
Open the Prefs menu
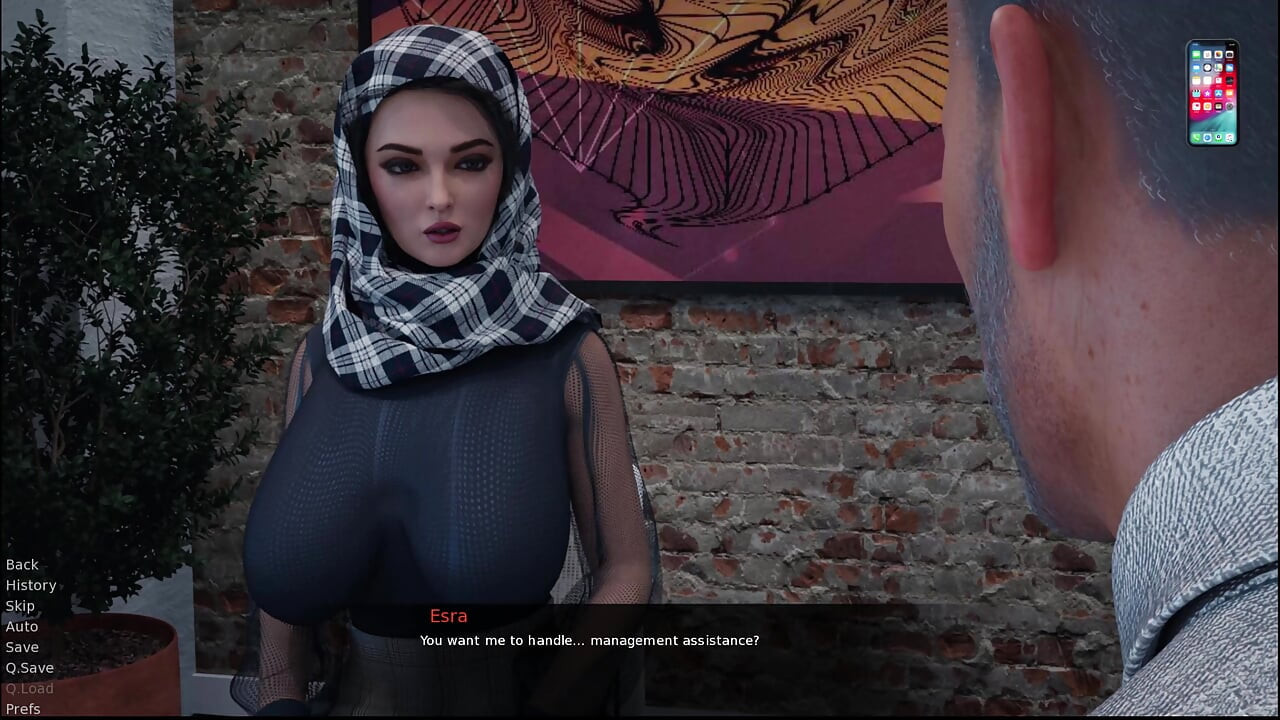coord(23,709)
